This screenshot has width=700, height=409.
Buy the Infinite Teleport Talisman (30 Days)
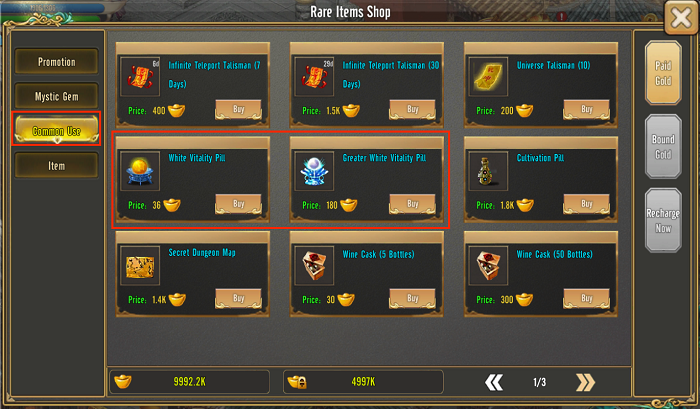tap(412, 109)
